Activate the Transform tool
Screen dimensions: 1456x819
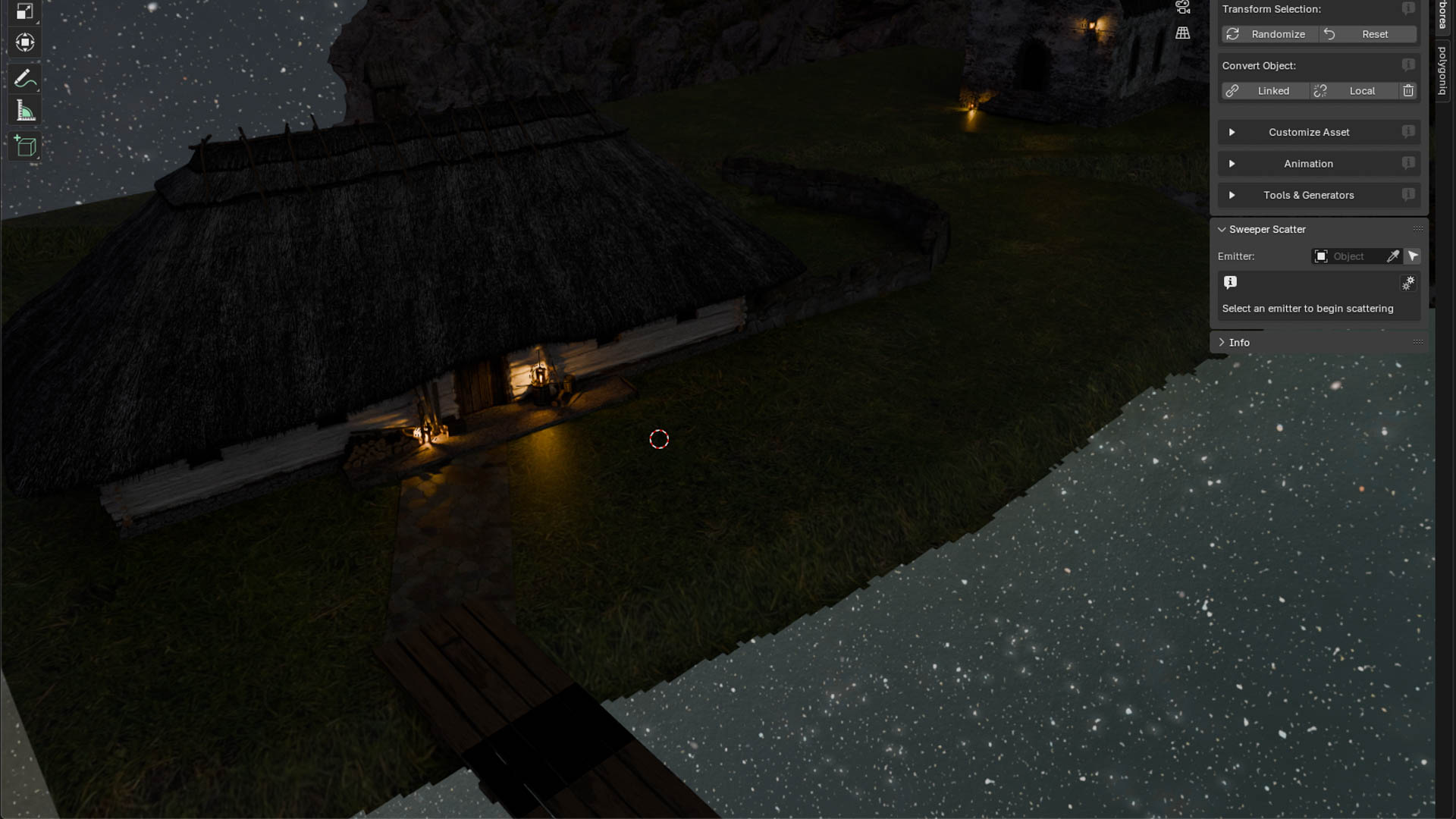point(25,42)
